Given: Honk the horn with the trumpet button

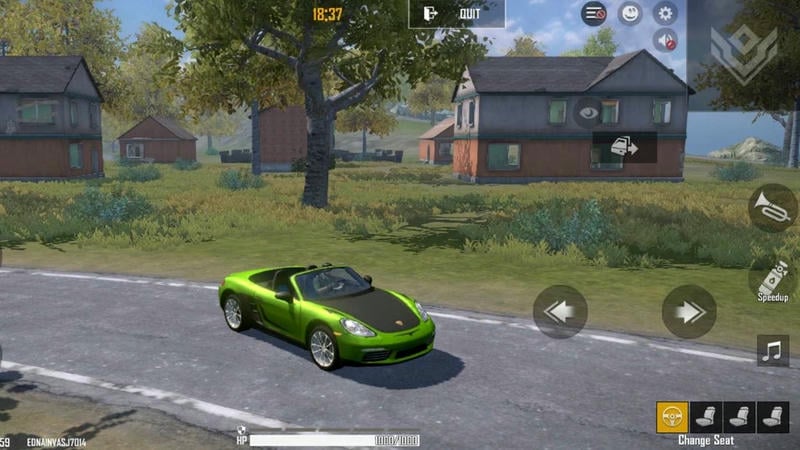Looking at the screenshot, I should (x=773, y=207).
